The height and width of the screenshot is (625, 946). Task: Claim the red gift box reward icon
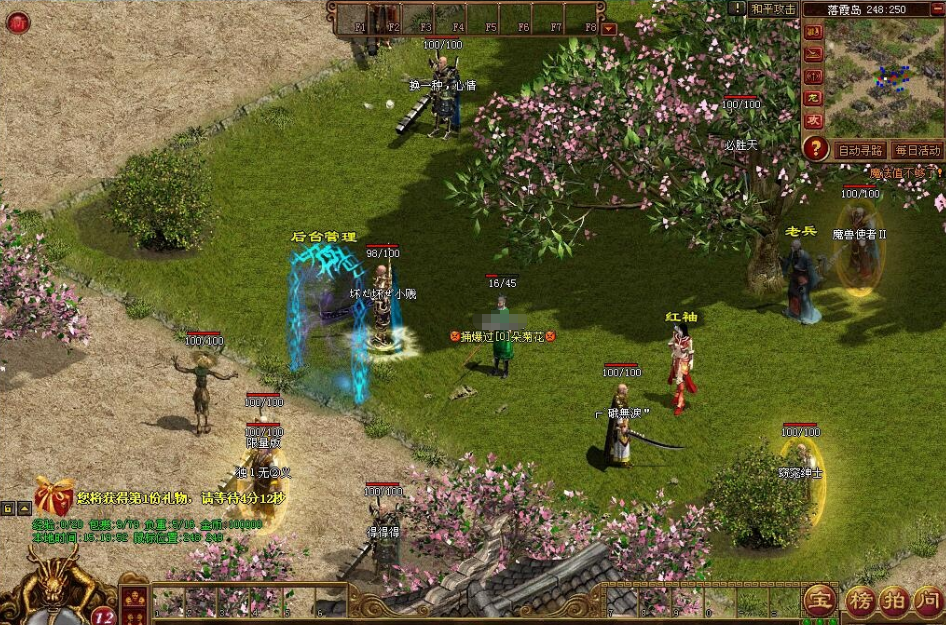pyautogui.click(x=54, y=496)
